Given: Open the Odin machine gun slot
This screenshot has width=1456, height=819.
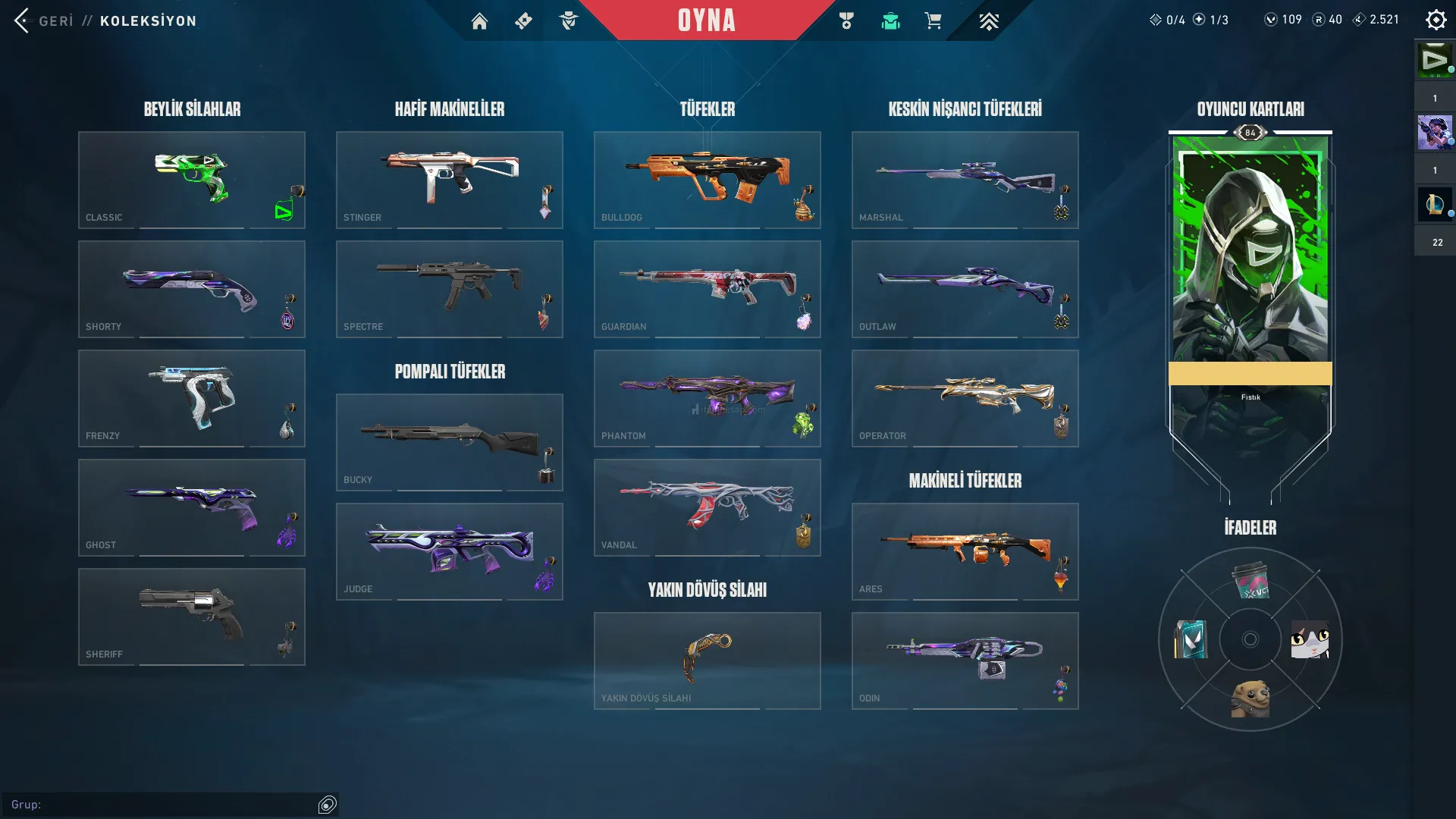Looking at the screenshot, I should click(965, 661).
